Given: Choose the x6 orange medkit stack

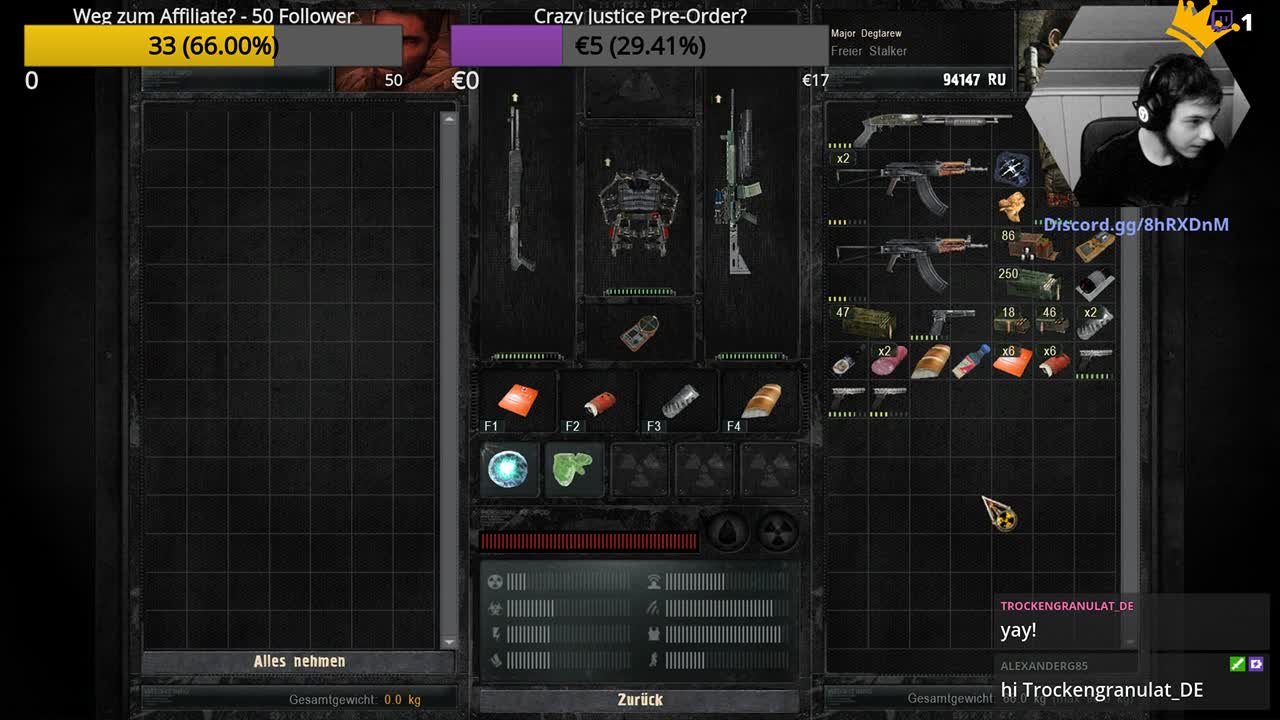Looking at the screenshot, I should pyautogui.click(x=1012, y=360).
